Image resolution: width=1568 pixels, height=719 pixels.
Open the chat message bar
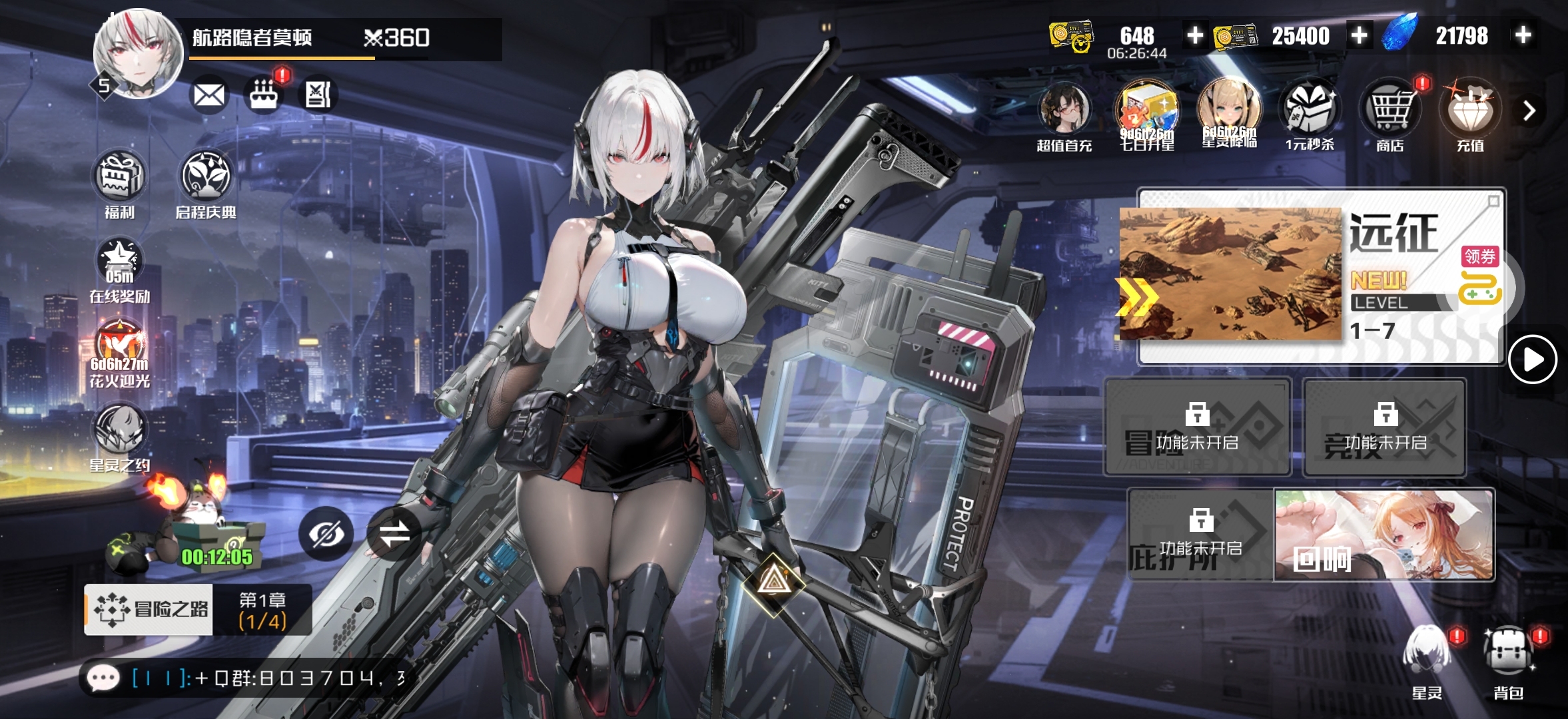pos(246,678)
